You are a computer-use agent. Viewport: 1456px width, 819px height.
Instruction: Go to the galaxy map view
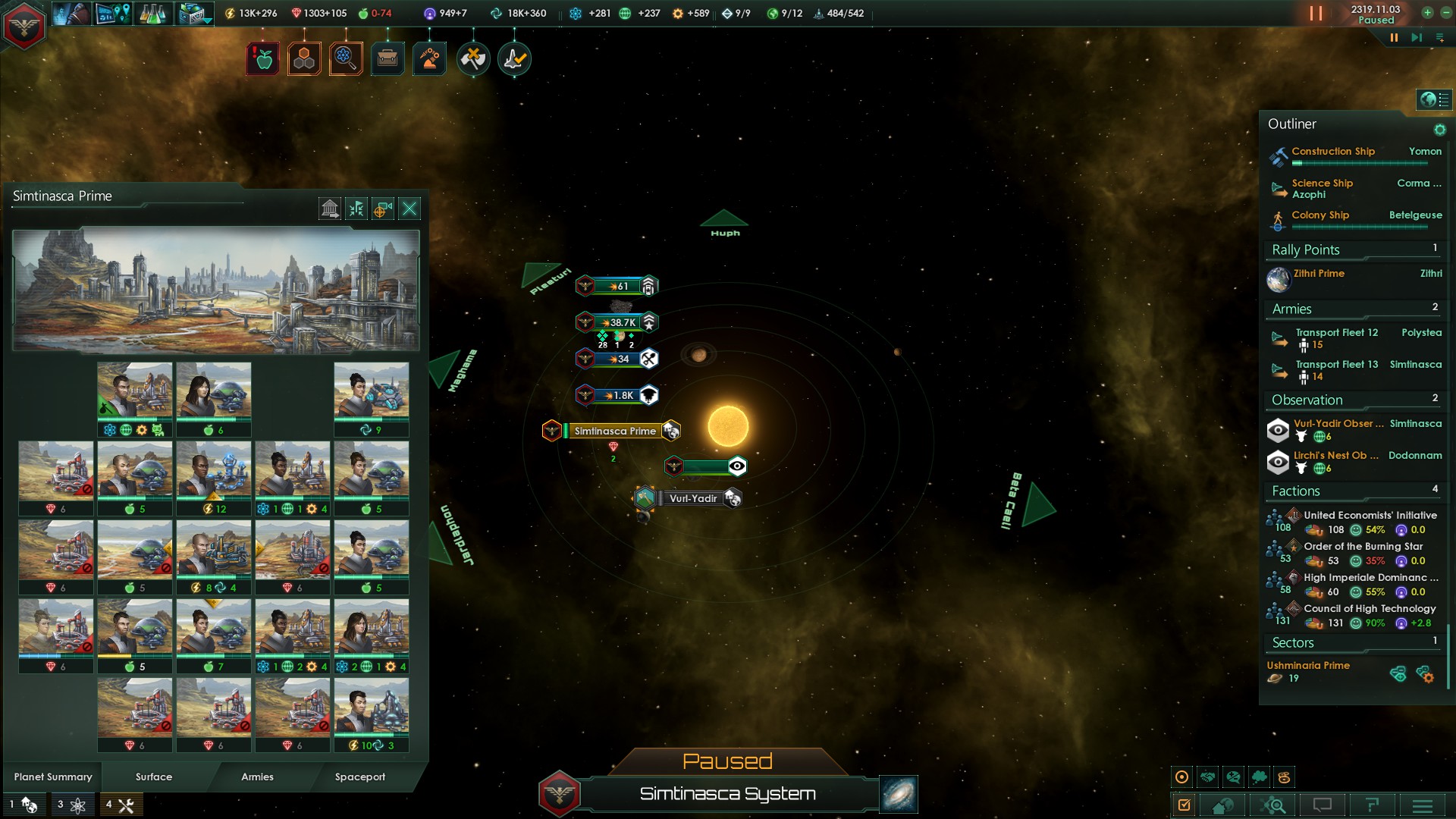point(899,794)
